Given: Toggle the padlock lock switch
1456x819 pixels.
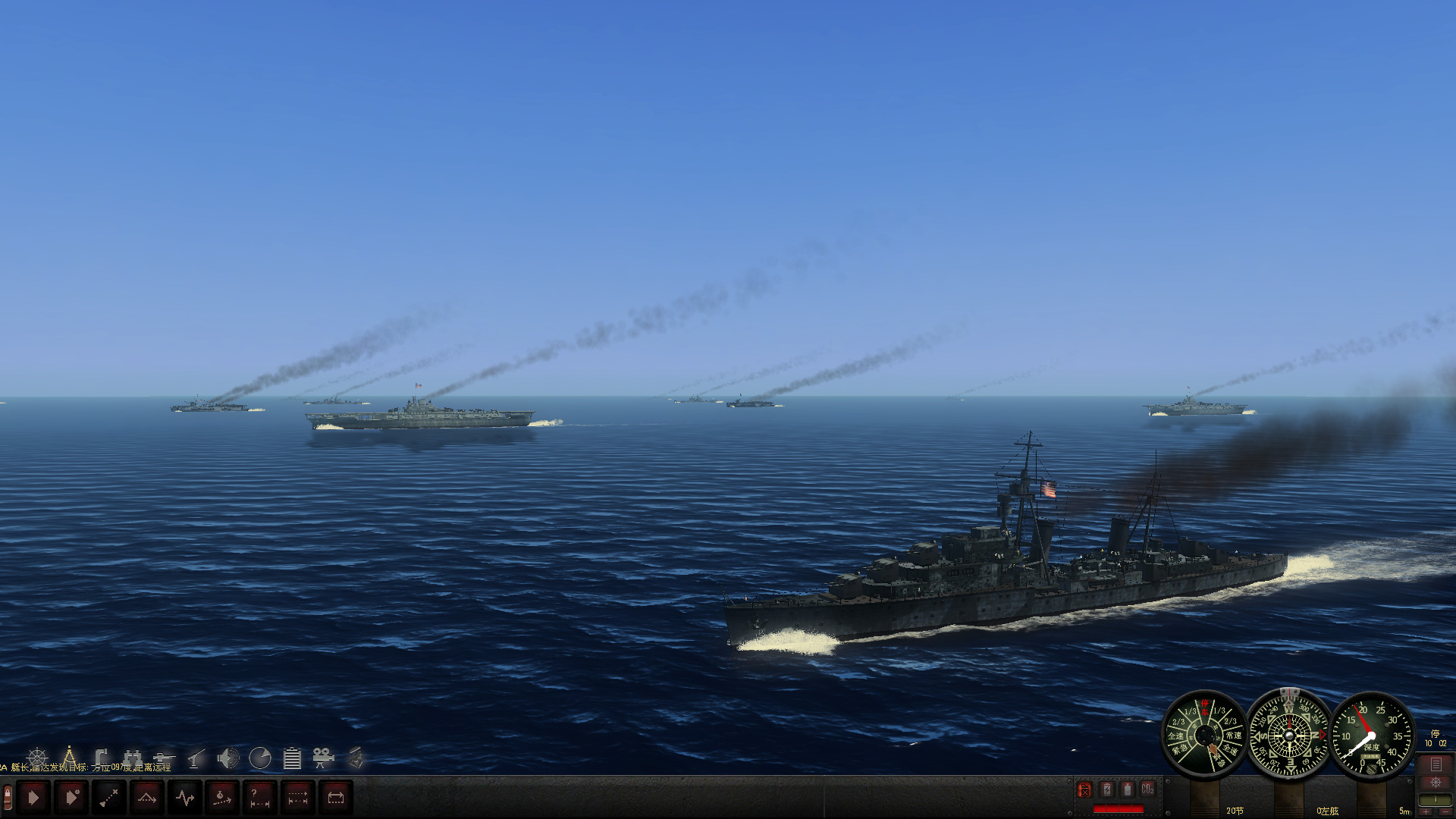Looking at the screenshot, I should point(8,796).
